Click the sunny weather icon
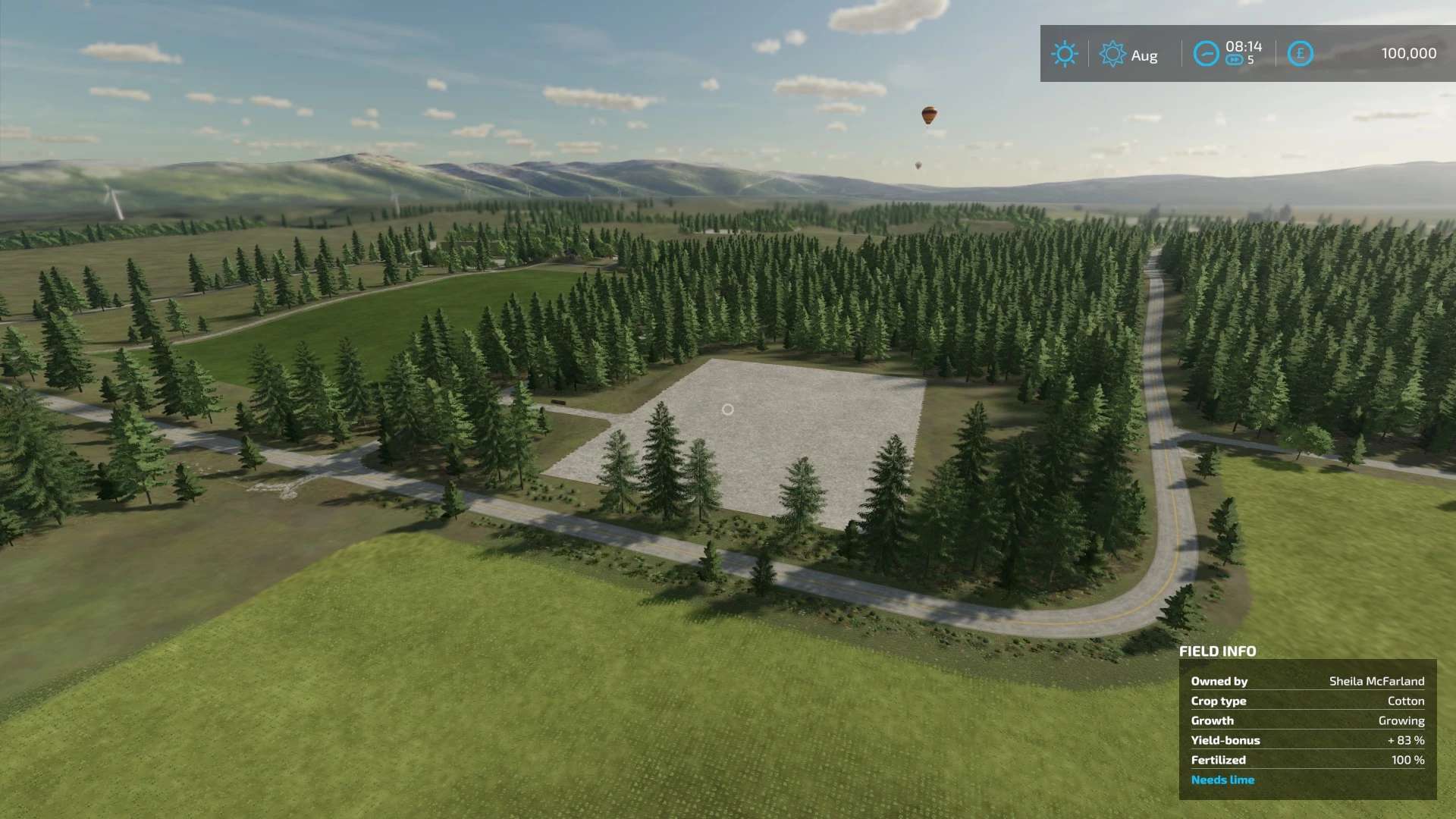The height and width of the screenshot is (819, 1456). (1064, 54)
